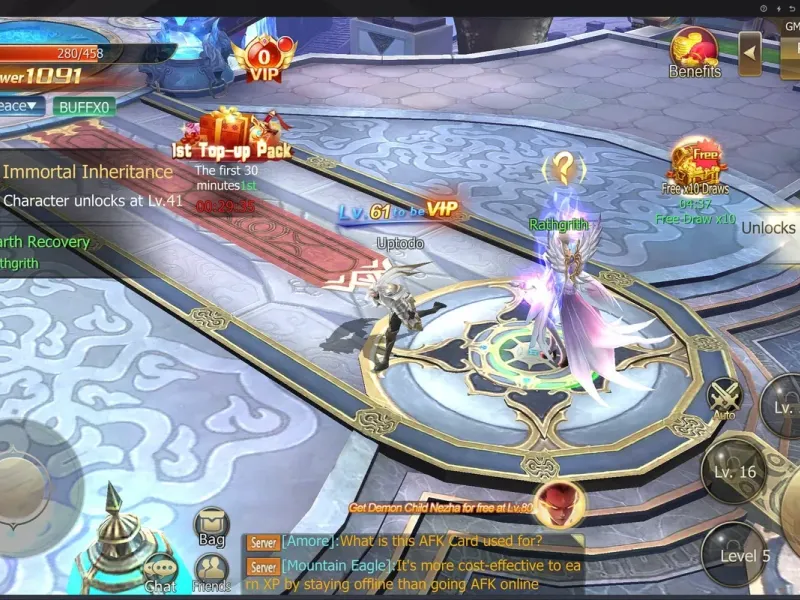Open the Chat window

(x=160, y=573)
